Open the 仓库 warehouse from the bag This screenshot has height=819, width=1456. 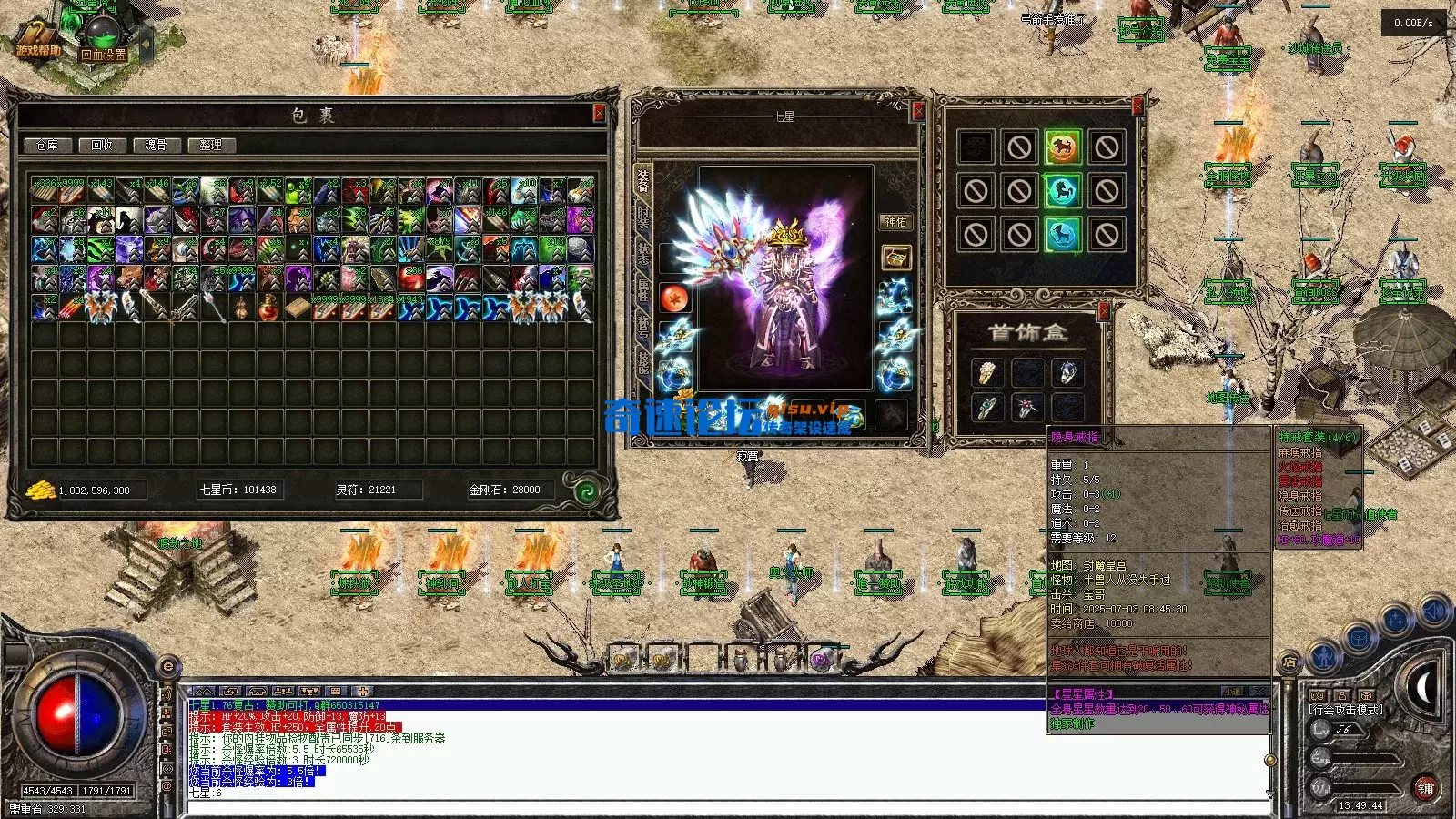click(46, 145)
